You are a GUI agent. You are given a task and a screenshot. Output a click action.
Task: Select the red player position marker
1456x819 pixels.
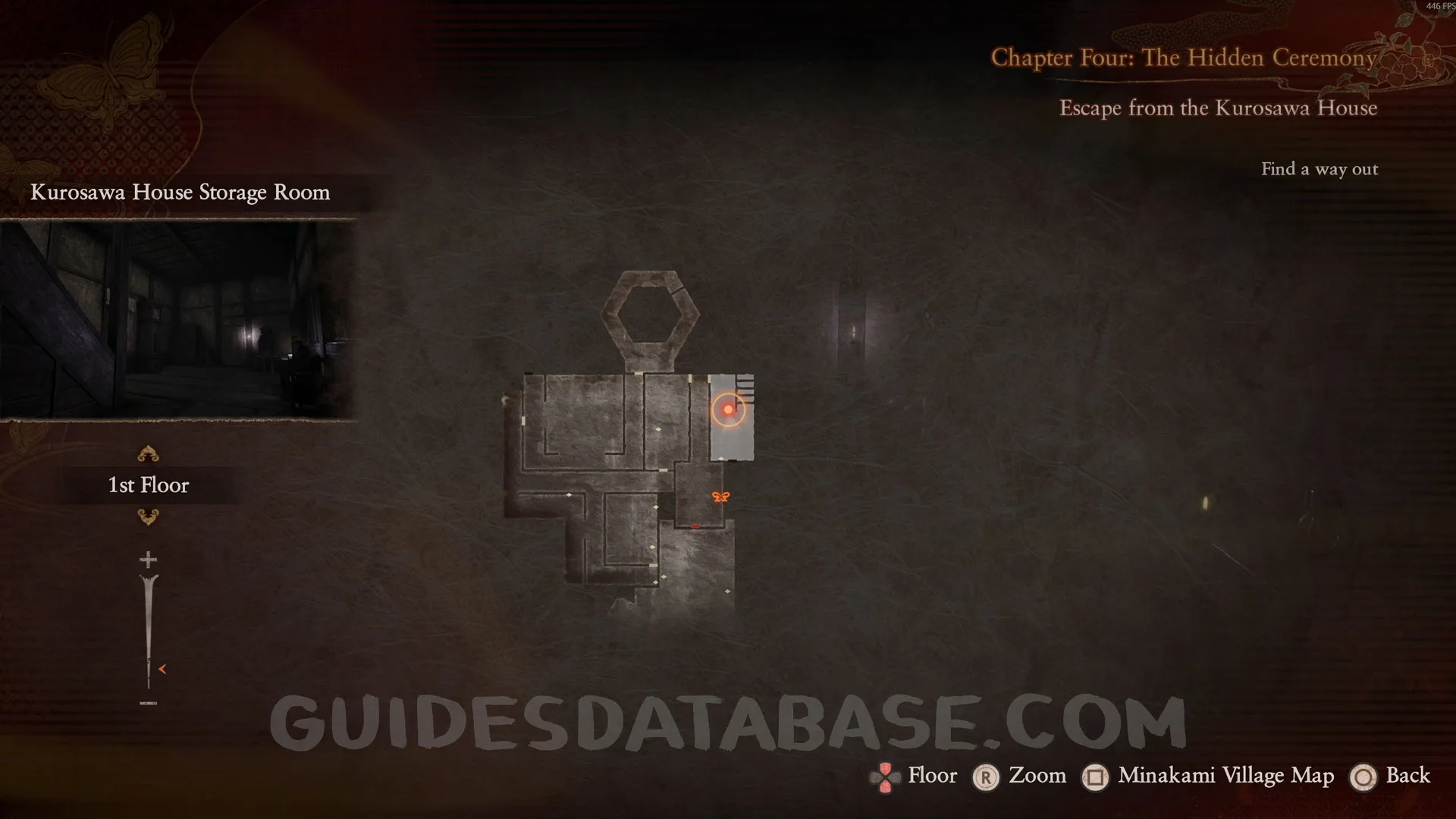pyautogui.click(x=728, y=409)
